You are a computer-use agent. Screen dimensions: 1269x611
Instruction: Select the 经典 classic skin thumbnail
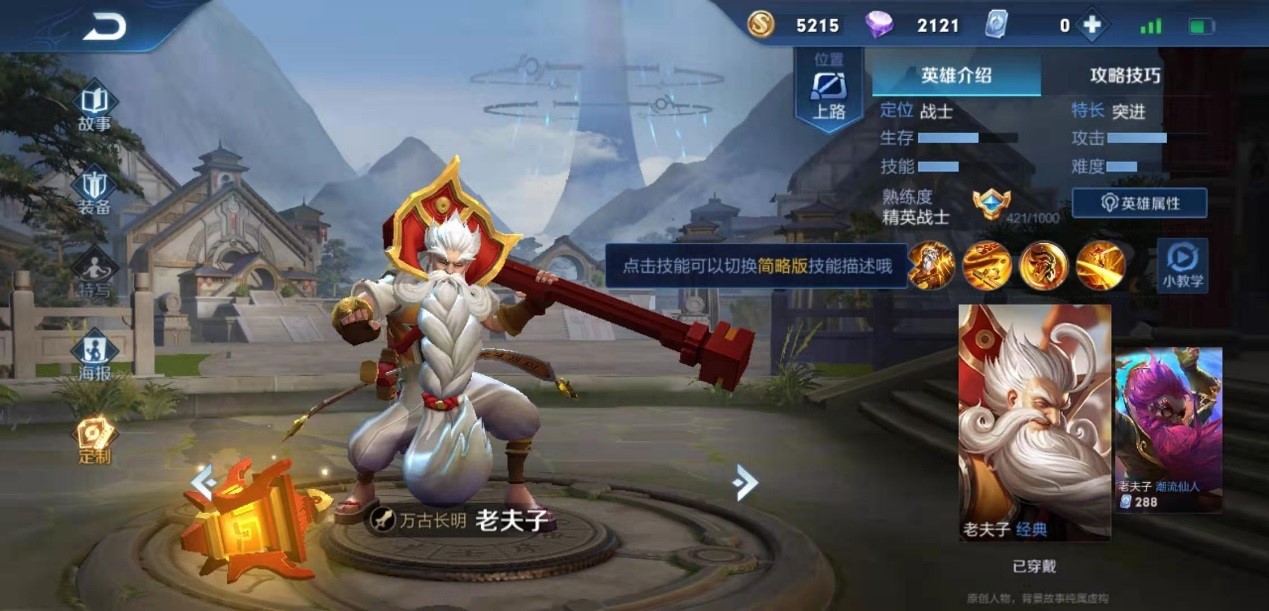[1035, 422]
